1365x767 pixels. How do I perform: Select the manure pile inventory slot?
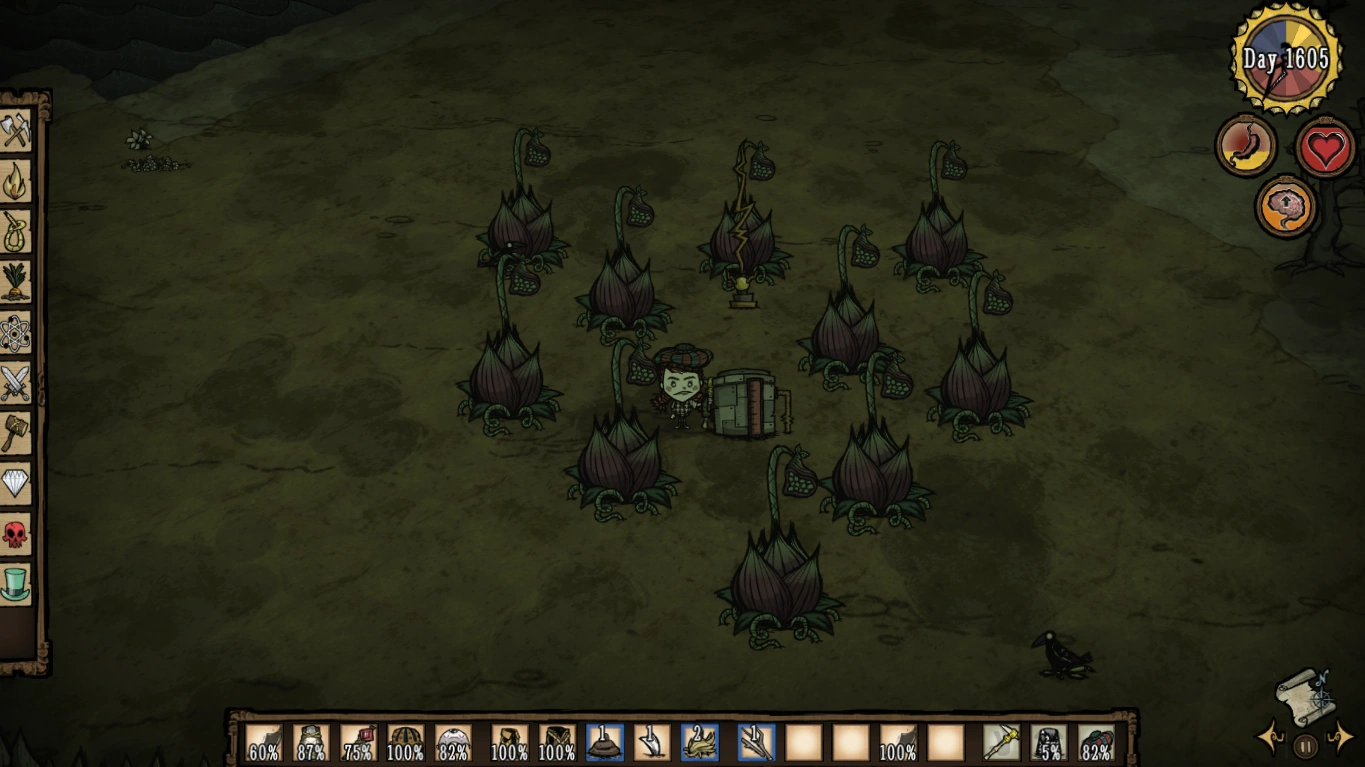604,743
